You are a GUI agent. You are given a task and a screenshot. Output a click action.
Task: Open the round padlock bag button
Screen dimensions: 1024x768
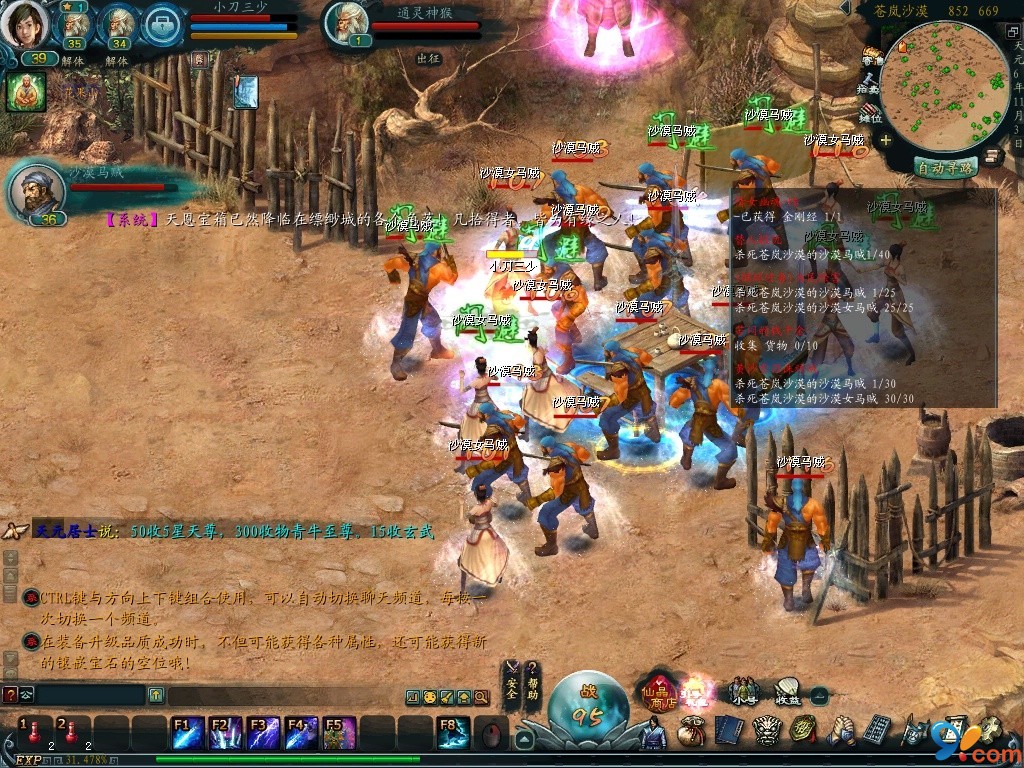click(163, 24)
